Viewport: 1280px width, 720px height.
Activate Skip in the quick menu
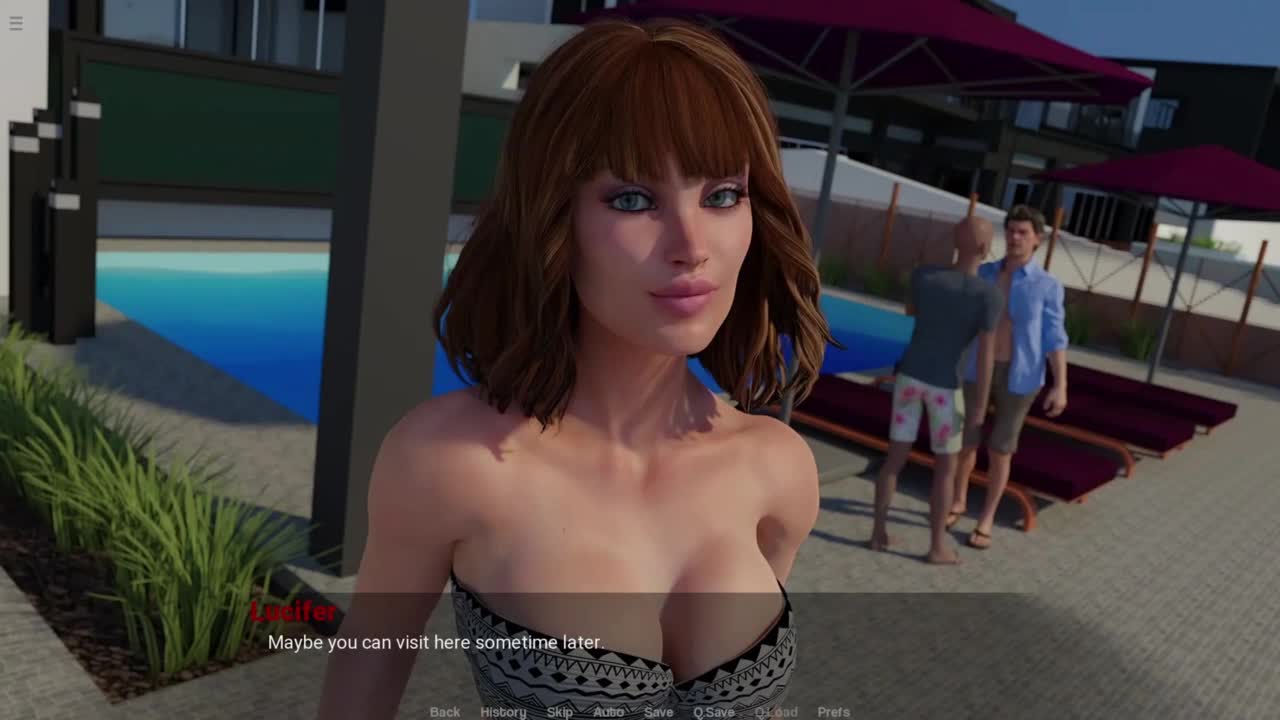560,712
